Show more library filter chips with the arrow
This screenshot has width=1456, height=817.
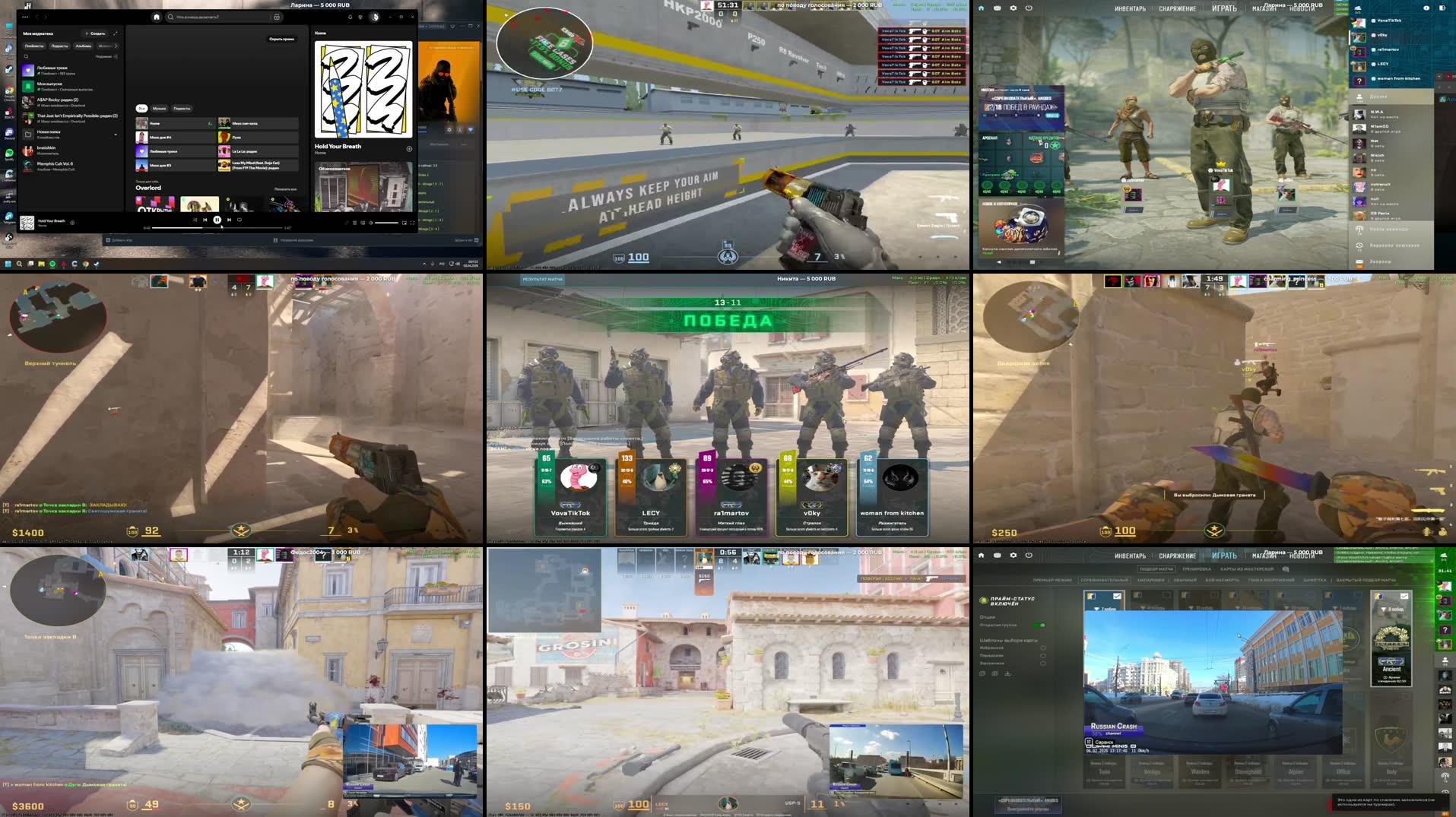coord(116,46)
